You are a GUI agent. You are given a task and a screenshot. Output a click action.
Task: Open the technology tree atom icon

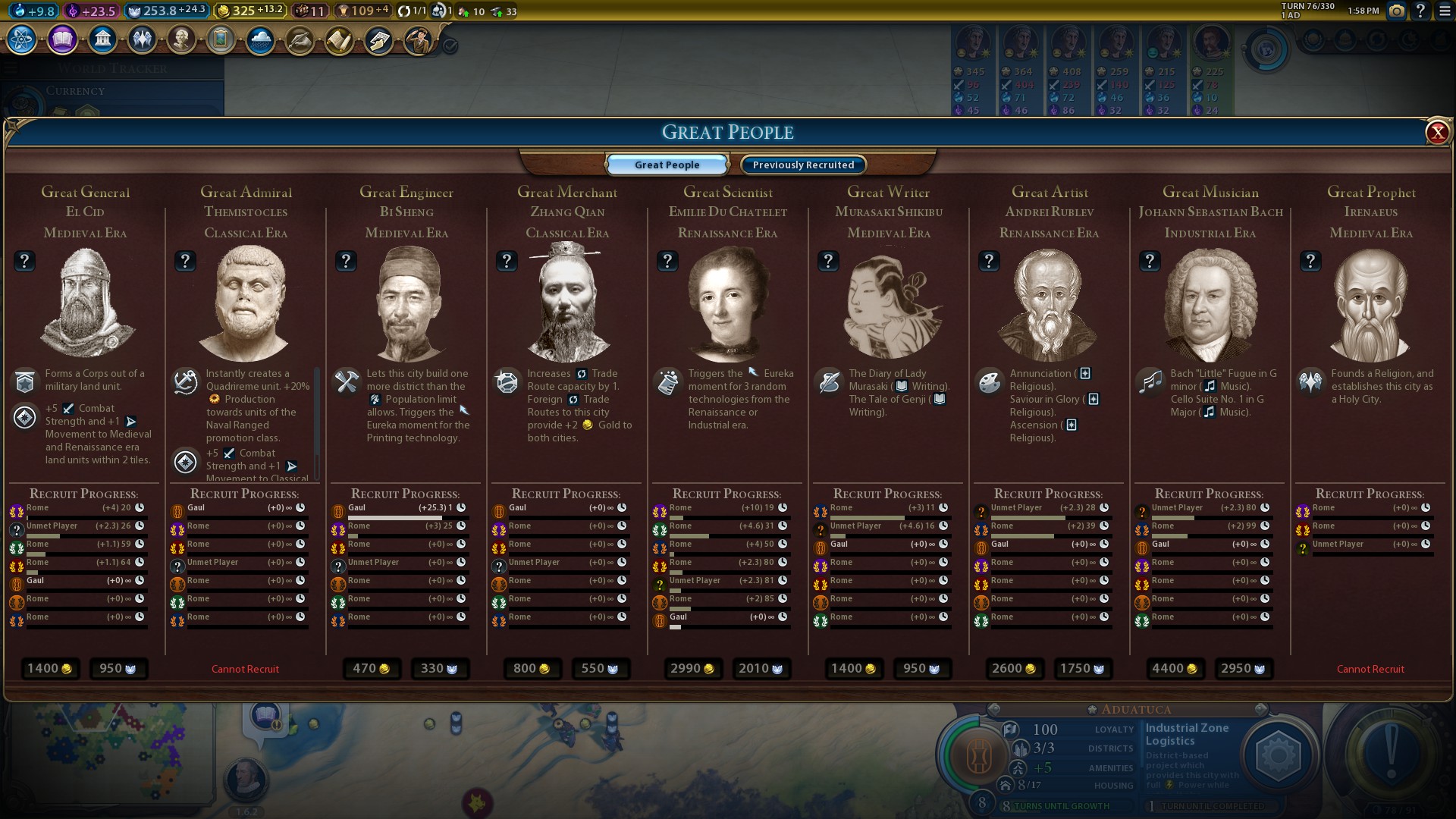point(22,39)
